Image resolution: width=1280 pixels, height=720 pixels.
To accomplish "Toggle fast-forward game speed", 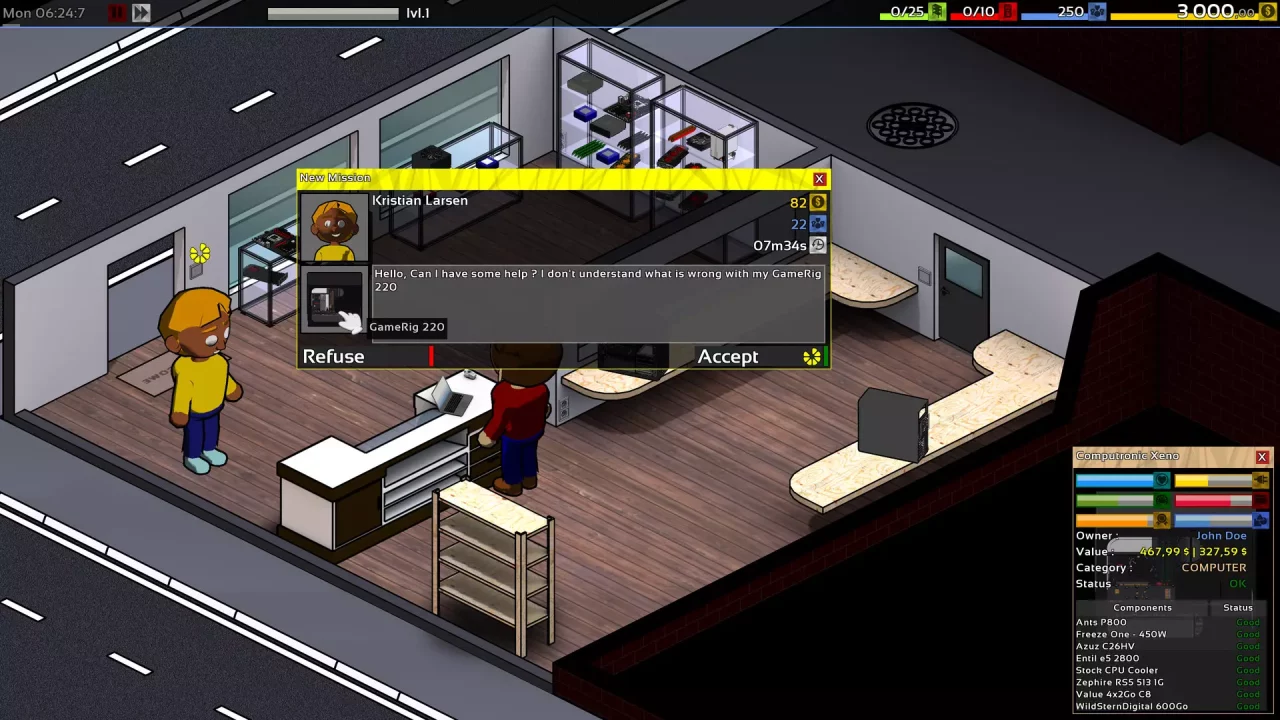I will (x=141, y=13).
